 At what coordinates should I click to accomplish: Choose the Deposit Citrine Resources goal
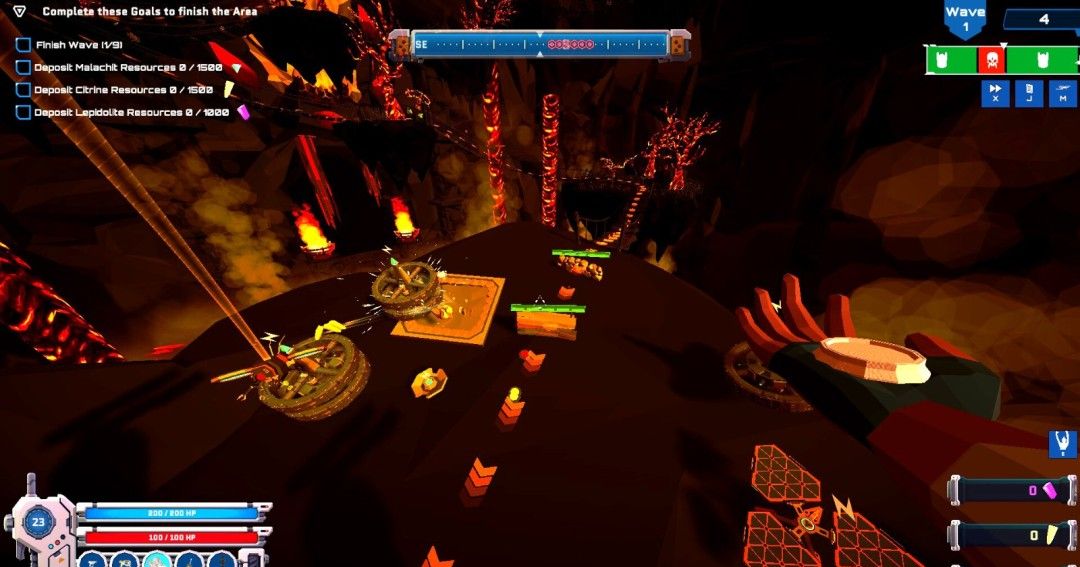(122, 90)
